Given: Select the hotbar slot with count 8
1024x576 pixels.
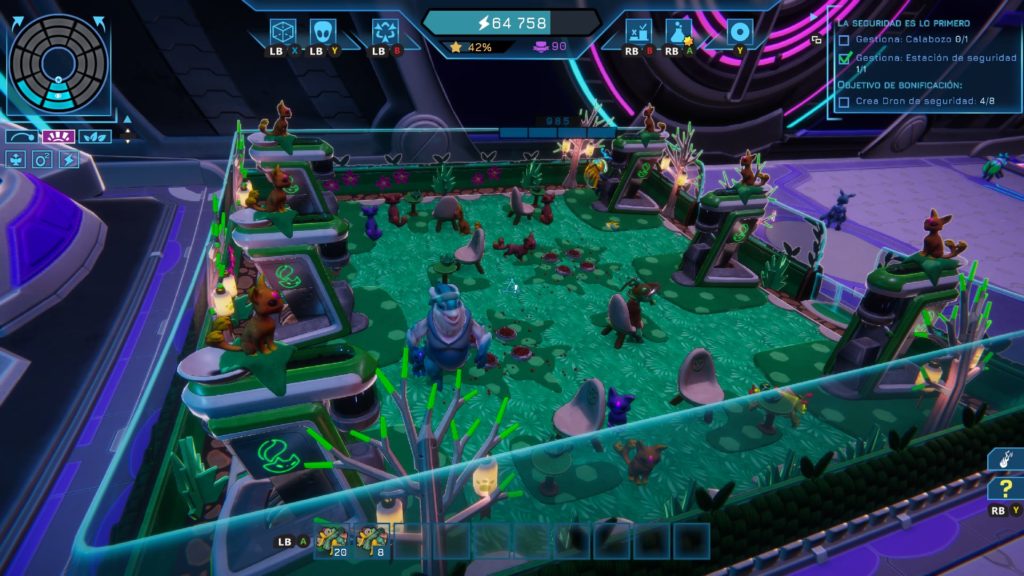Looking at the screenshot, I should coord(372,540).
